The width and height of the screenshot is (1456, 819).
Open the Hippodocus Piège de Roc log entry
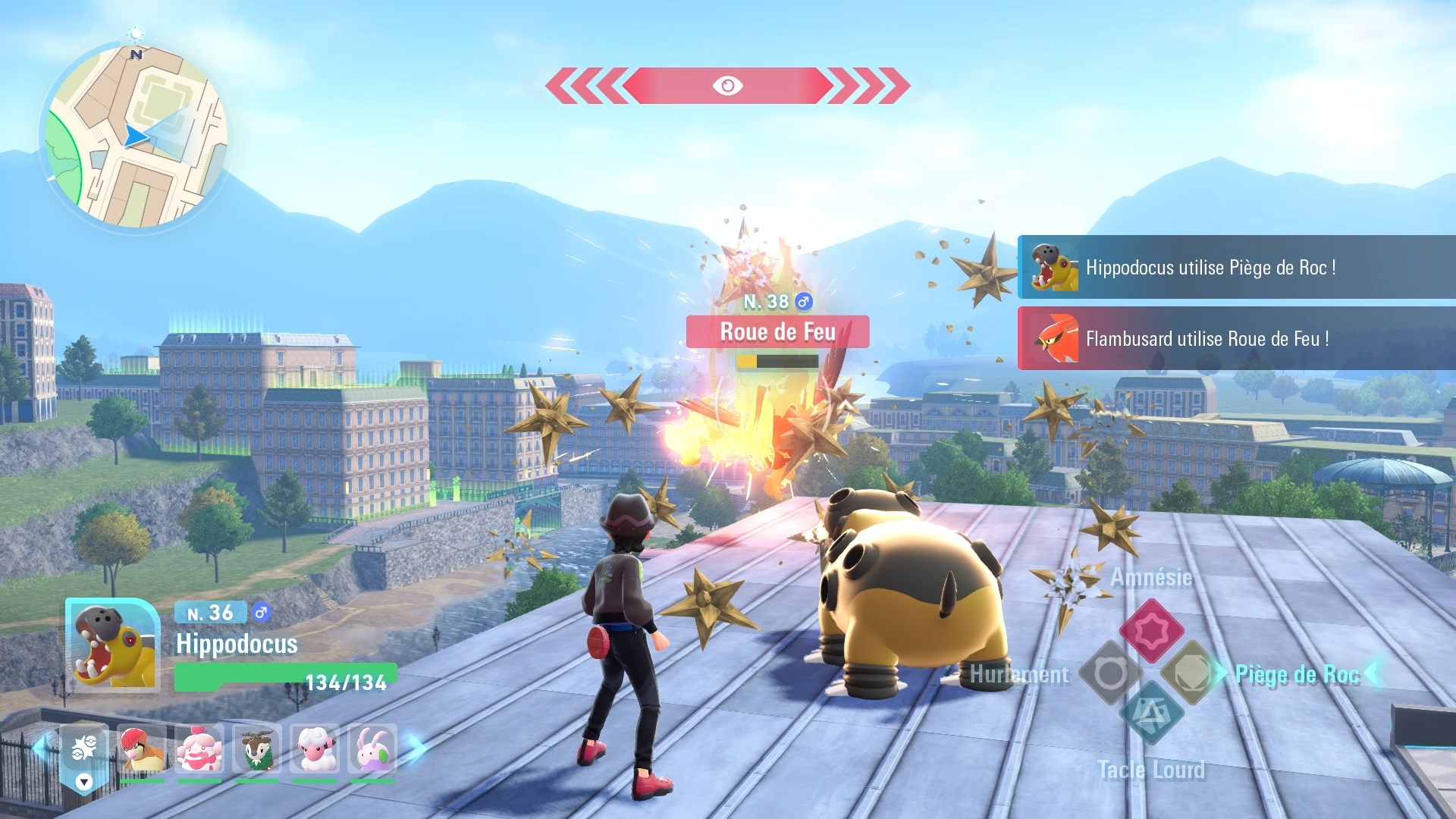pyautogui.click(x=1236, y=267)
